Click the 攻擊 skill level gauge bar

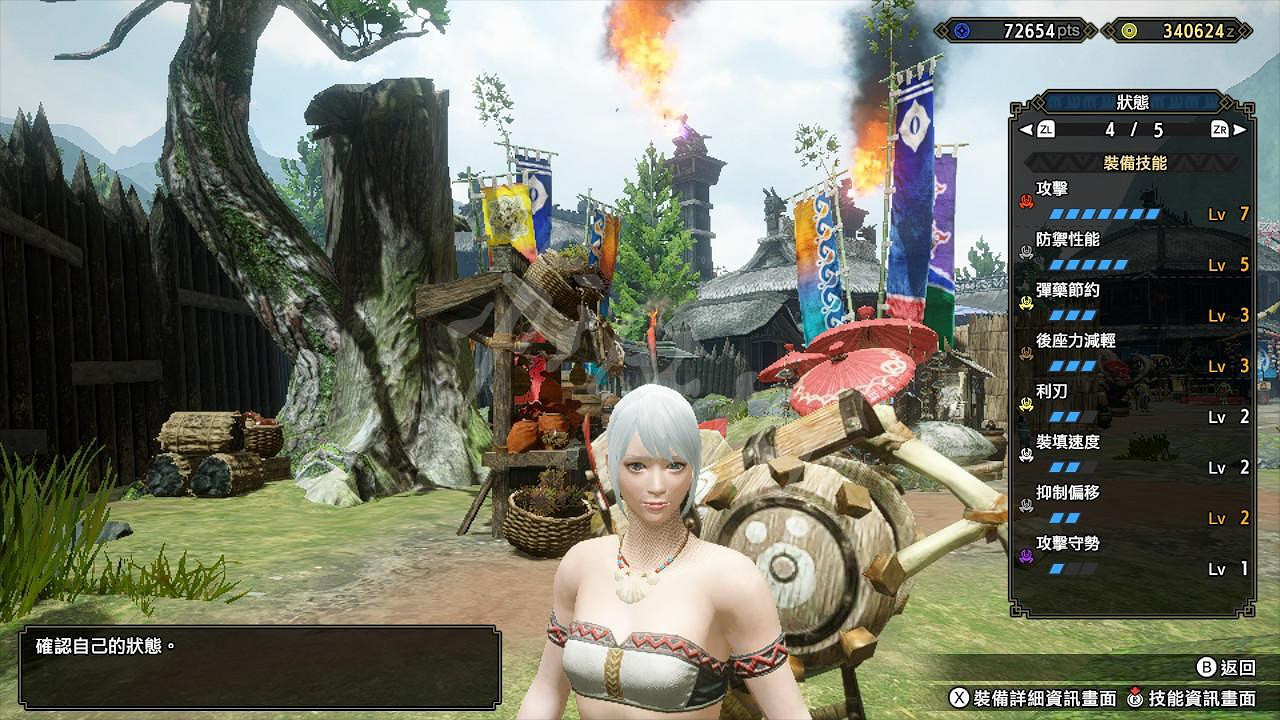[1105, 213]
